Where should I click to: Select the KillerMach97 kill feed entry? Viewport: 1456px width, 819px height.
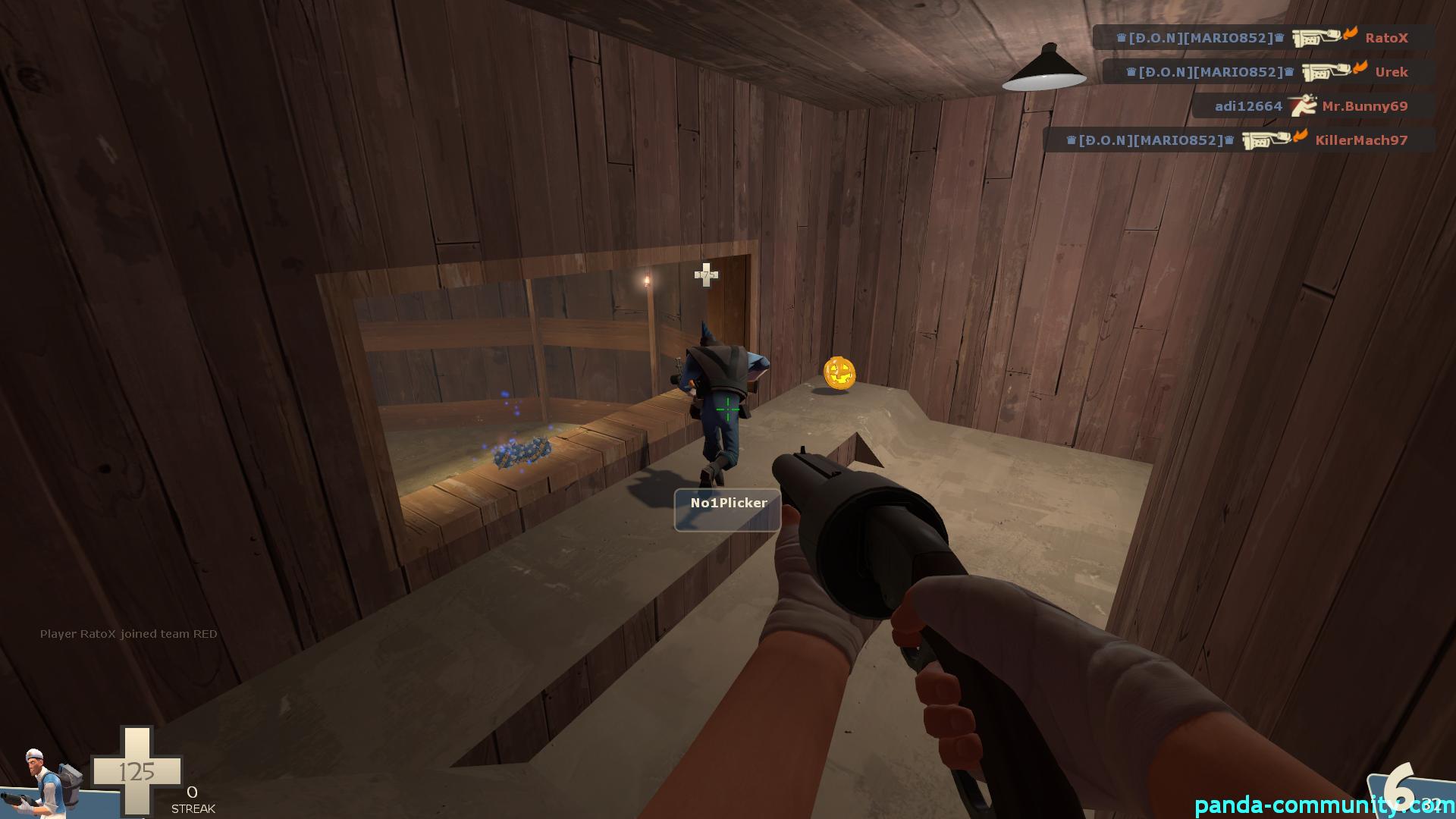(1238, 140)
